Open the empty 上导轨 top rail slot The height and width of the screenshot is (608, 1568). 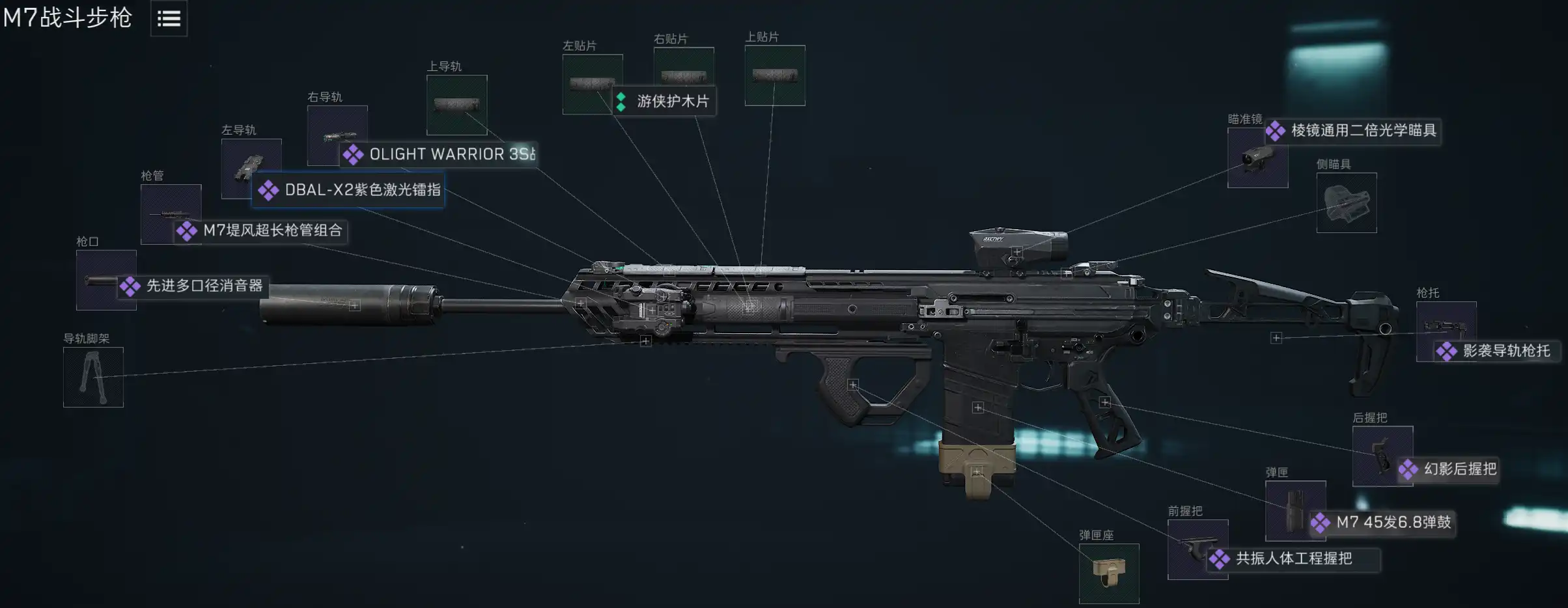click(456, 105)
